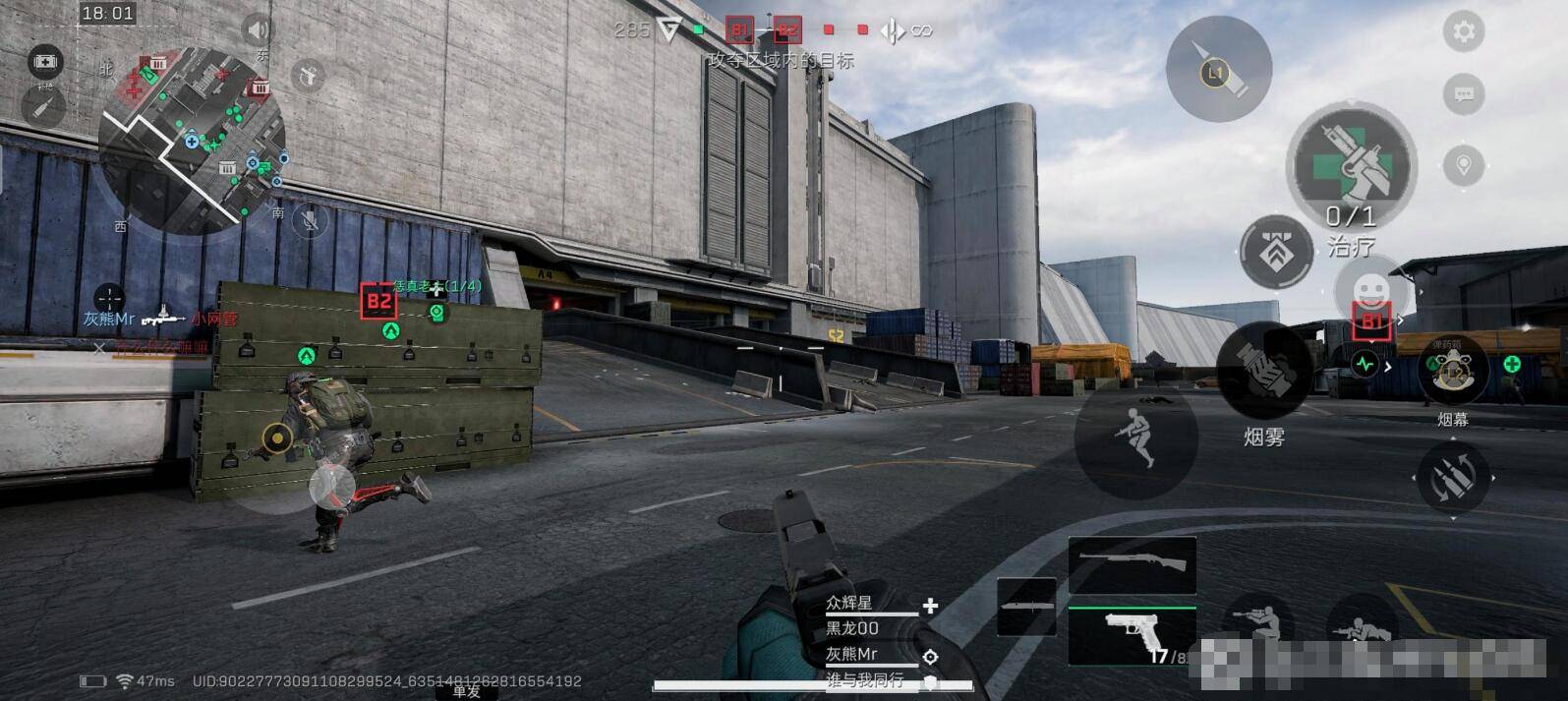Activate the jump button
Screen dimensions: 1568x701
pyautogui.click(x=1135, y=435)
